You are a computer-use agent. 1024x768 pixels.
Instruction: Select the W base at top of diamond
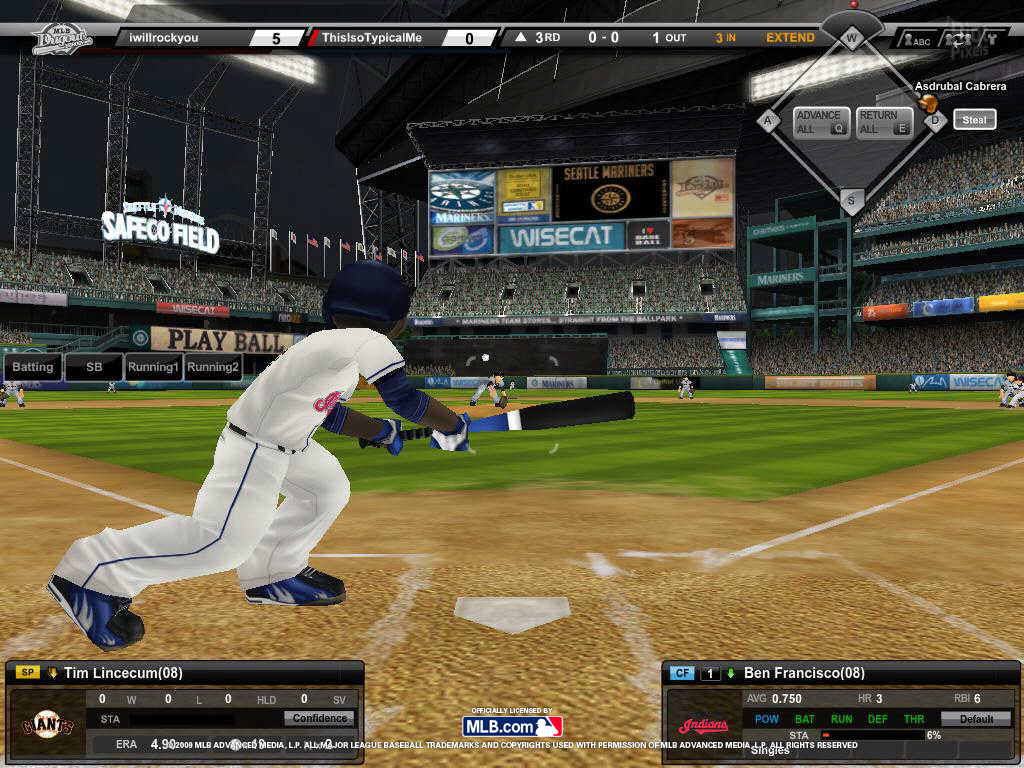[x=852, y=40]
